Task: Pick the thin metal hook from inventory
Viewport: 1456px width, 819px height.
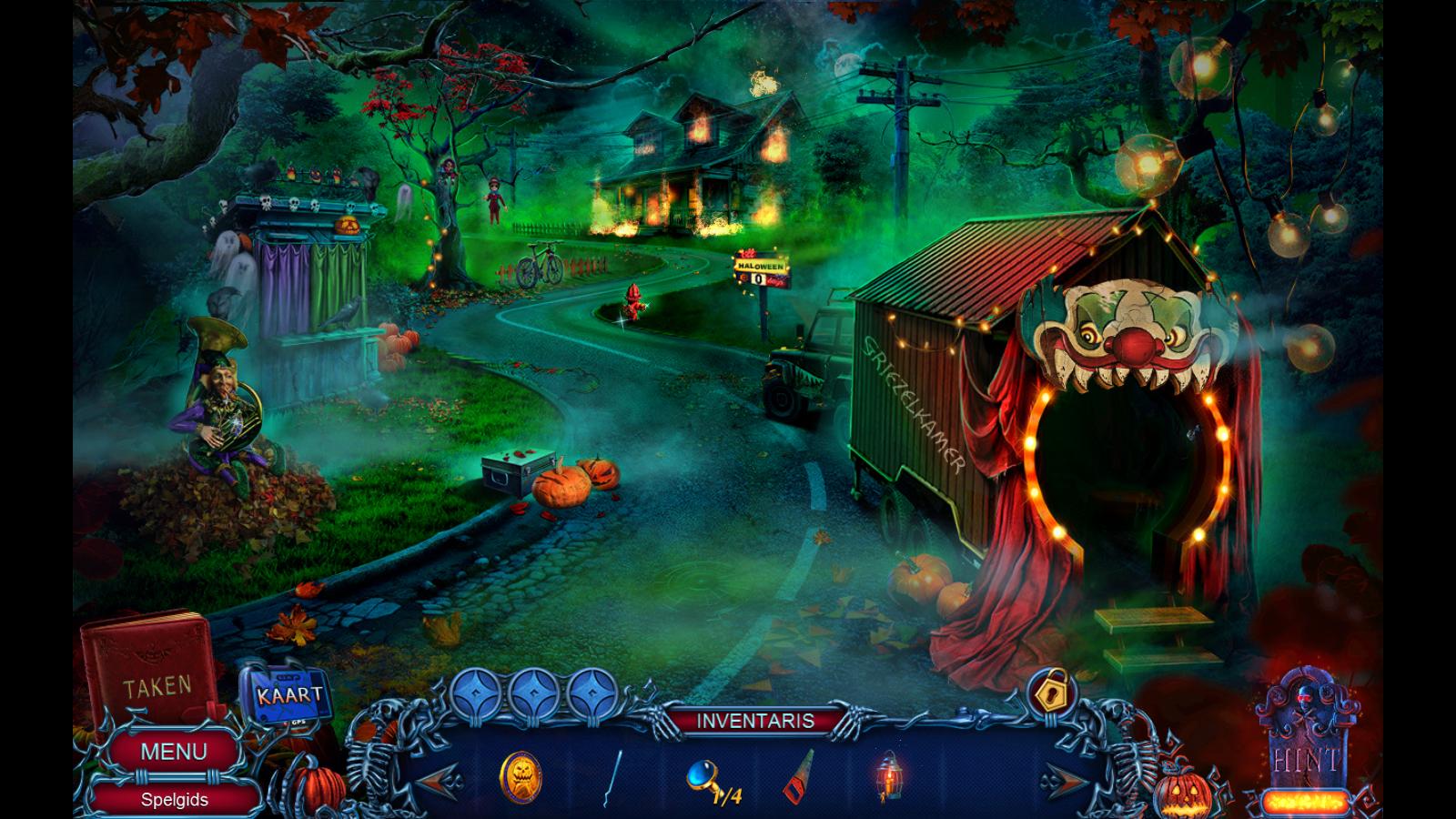Action: pyautogui.click(x=614, y=778)
